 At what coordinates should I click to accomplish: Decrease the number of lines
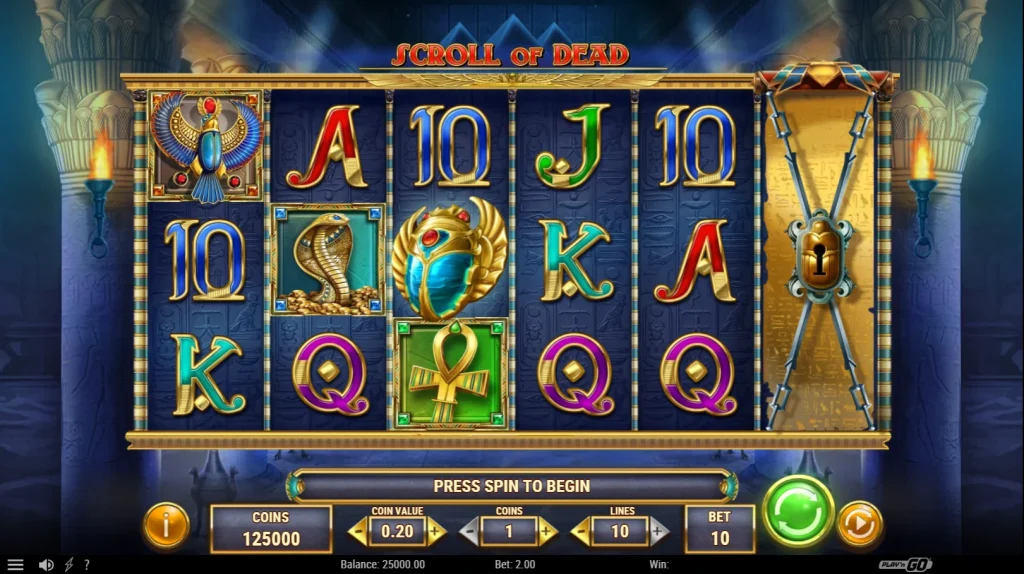coord(581,531)
